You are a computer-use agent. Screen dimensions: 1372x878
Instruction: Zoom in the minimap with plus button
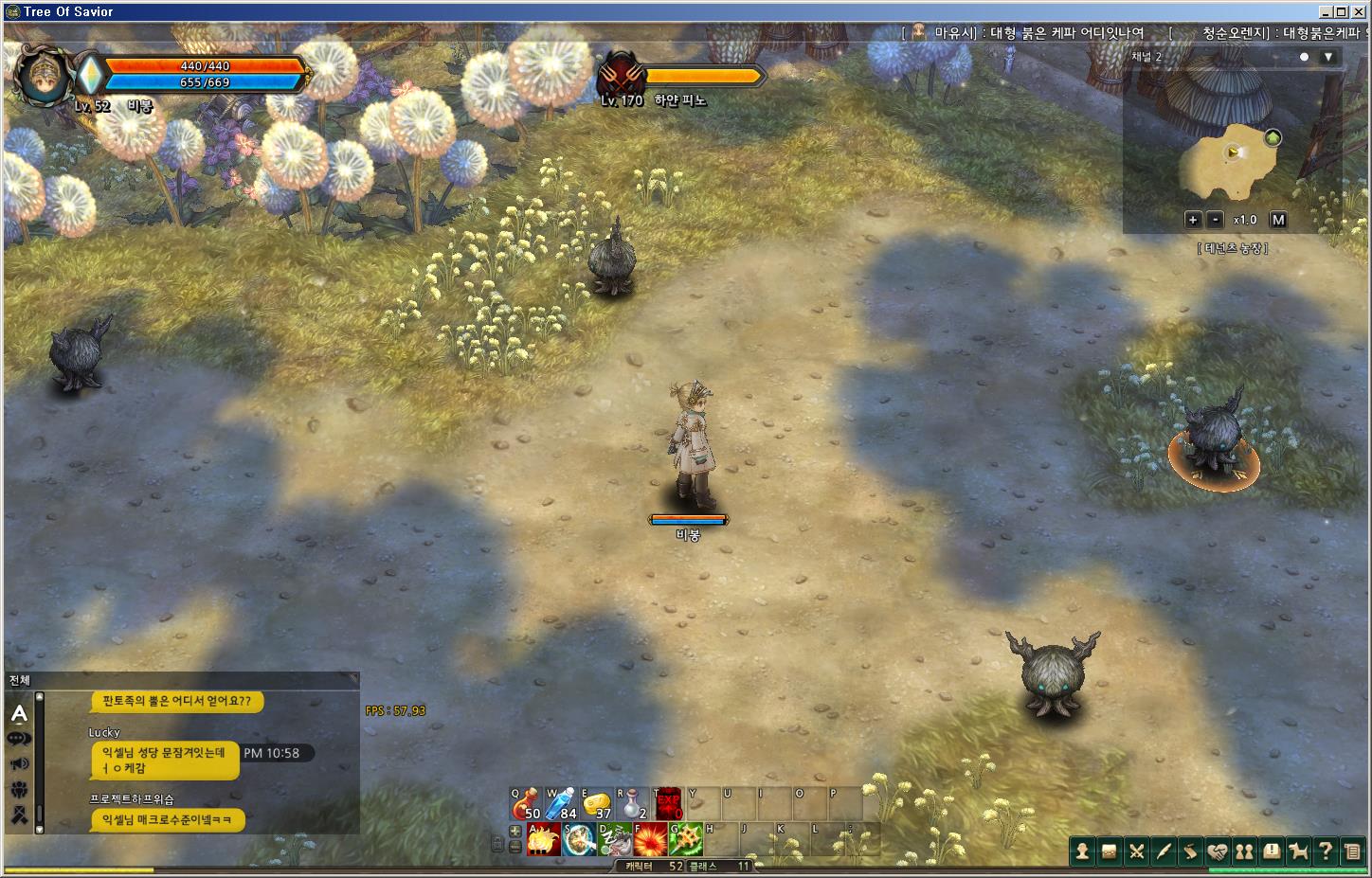click(x=1193, y=220)
